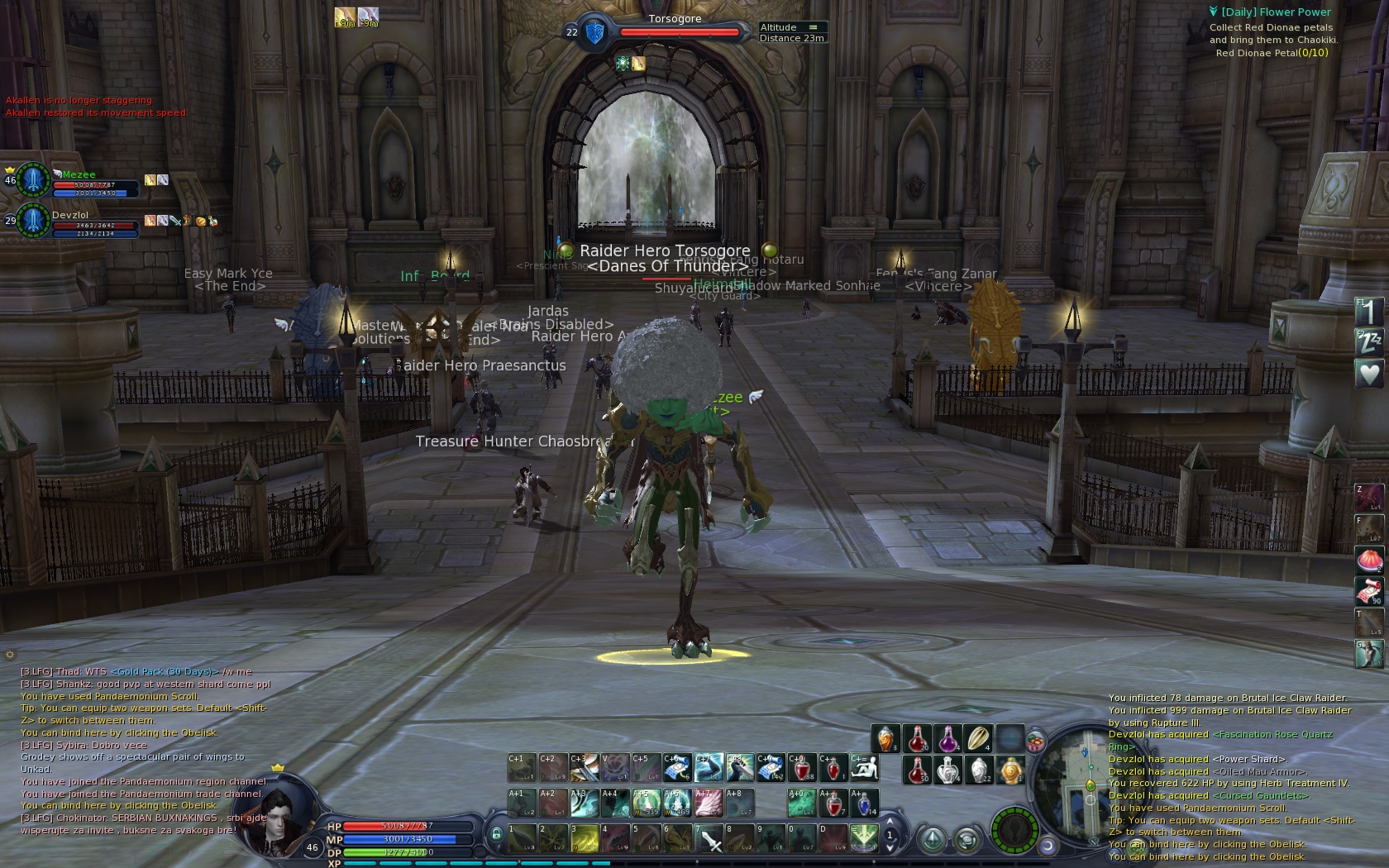Viewport: 1389px width, 868px height.
Task: Use the seed item with count 4
Action: pos(978,738)
